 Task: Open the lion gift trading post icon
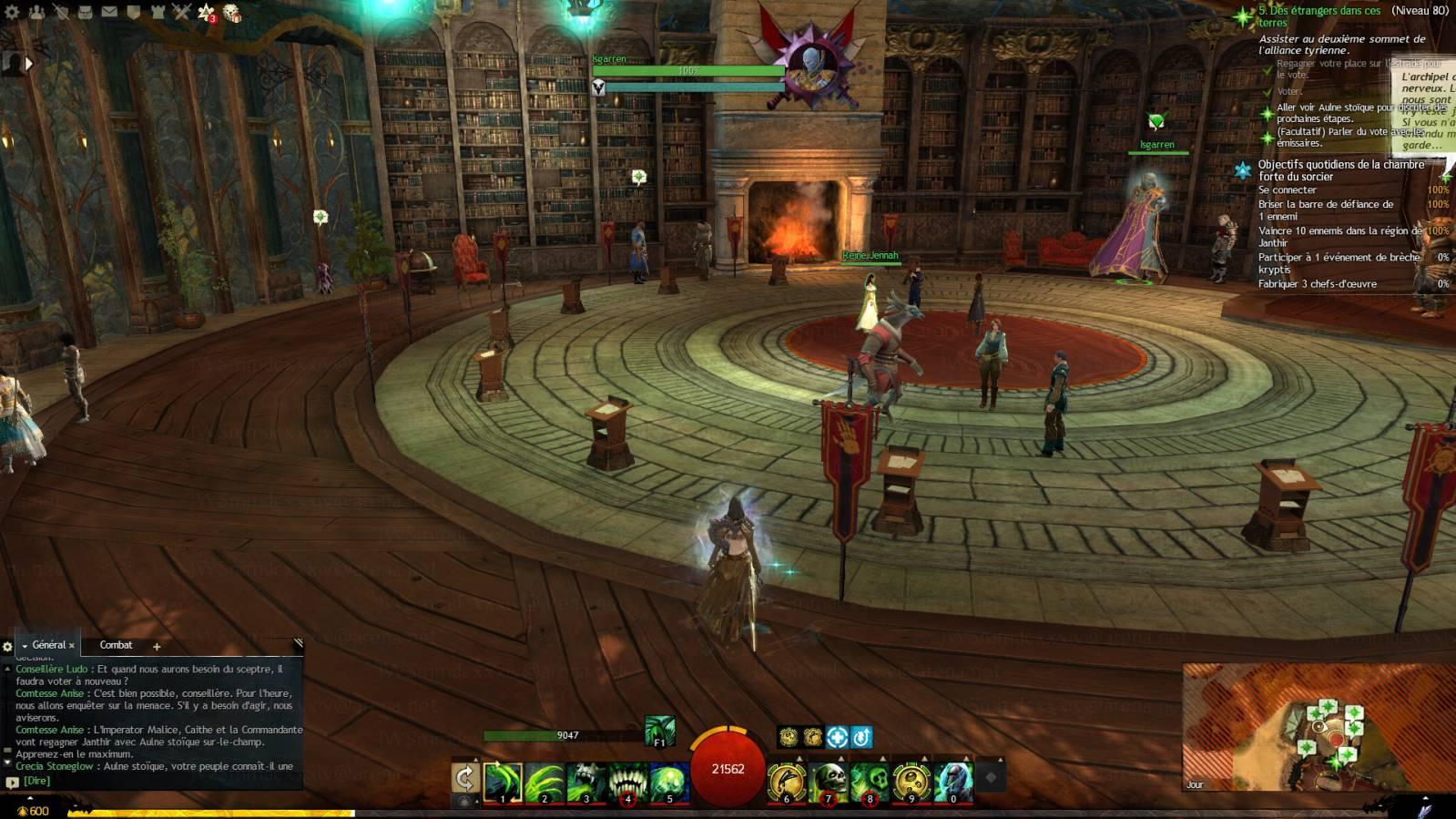232,13
